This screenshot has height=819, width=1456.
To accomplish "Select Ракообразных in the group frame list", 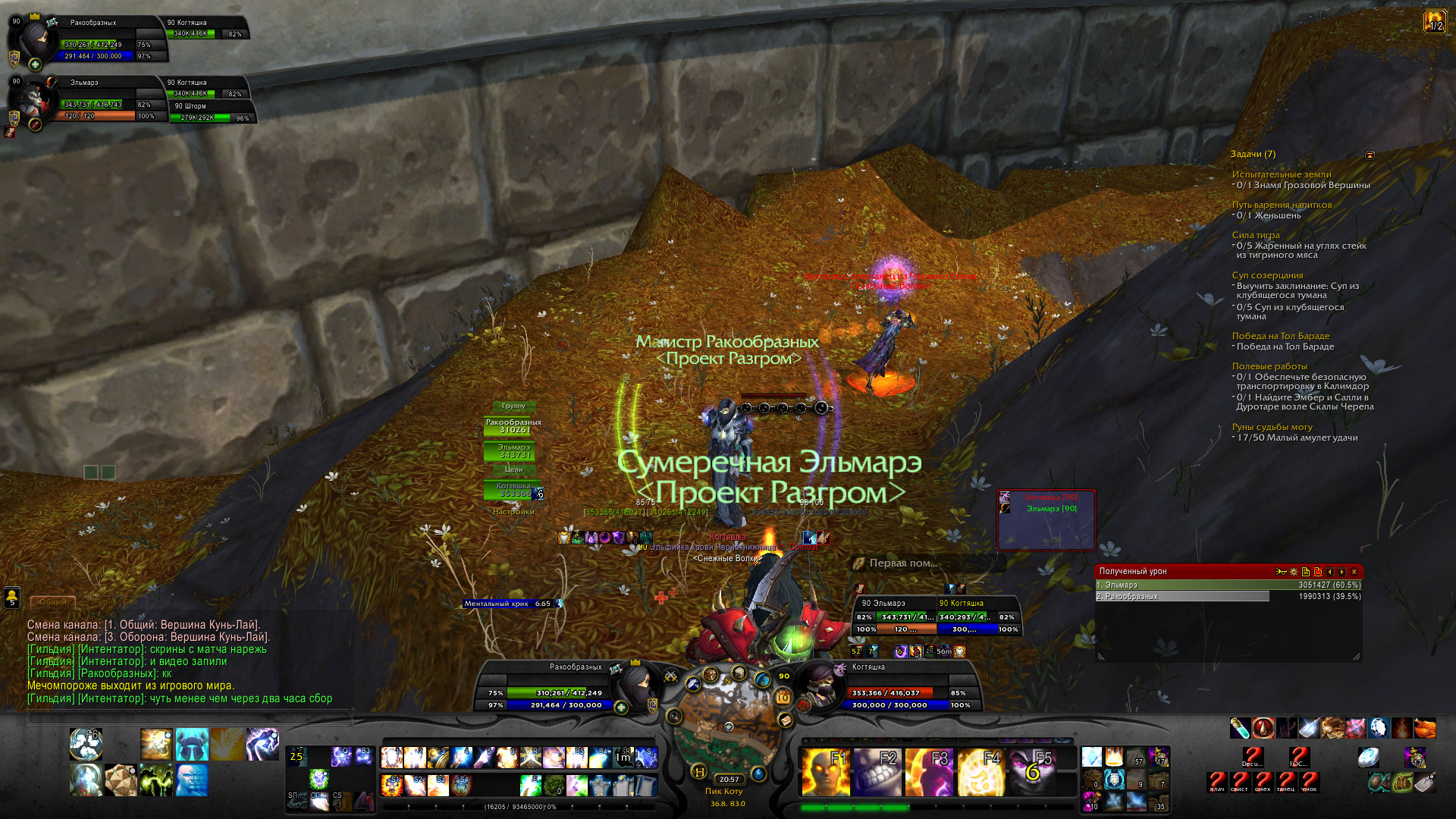I will [x=513, y=426].
